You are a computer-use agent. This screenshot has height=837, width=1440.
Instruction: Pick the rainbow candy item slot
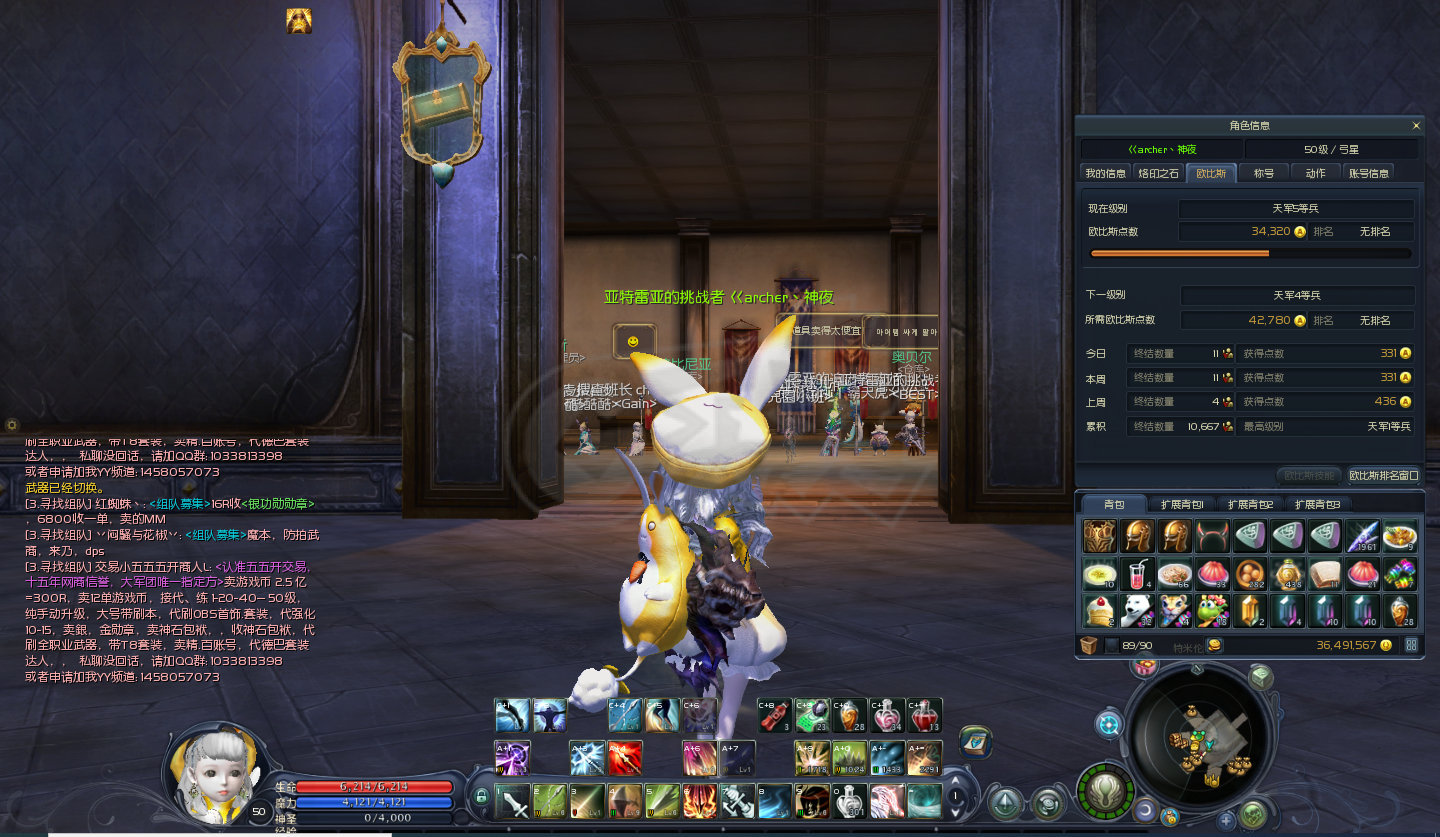coord(1399,574)
